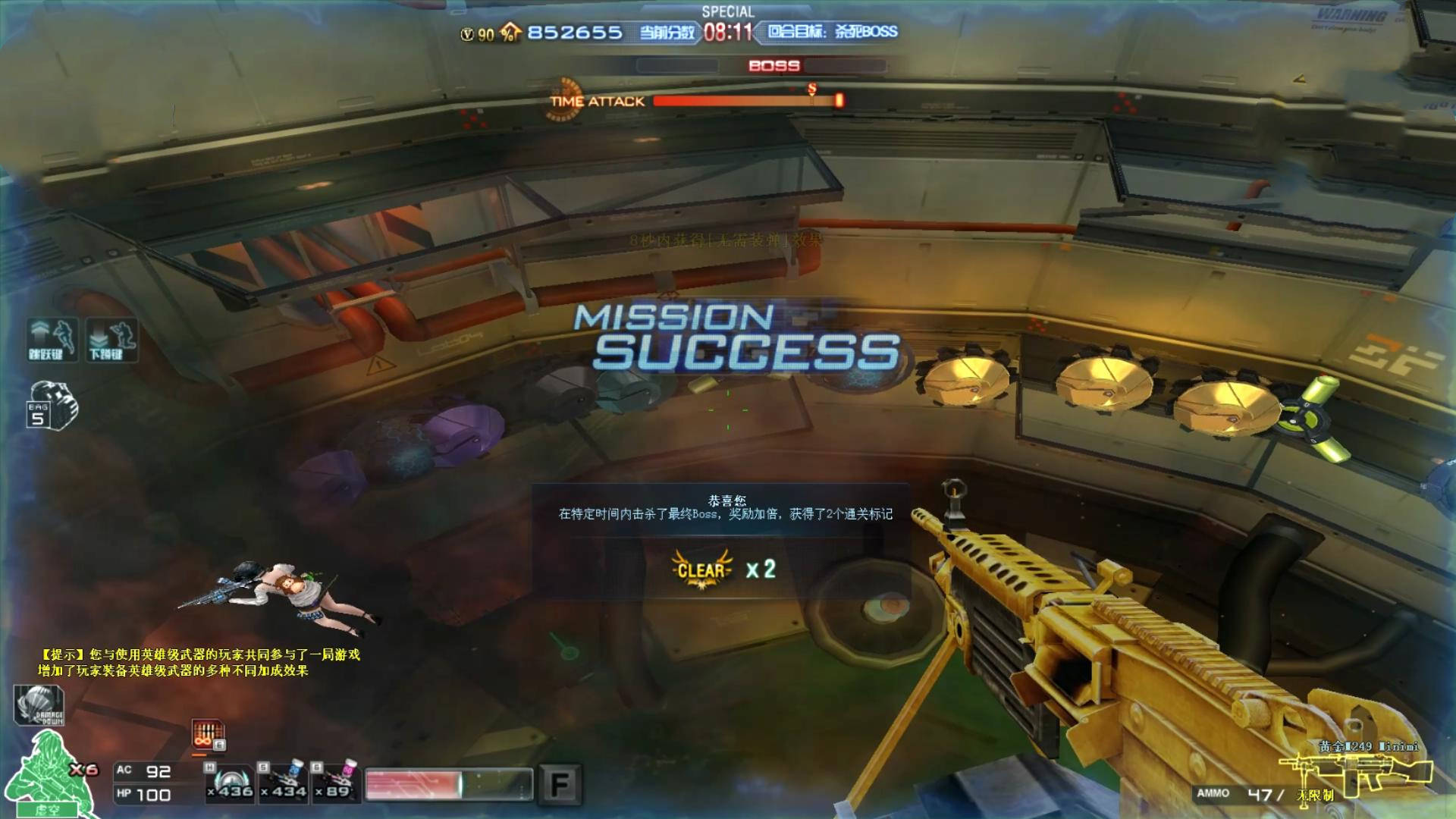Select the parachute Damage Down buff icon
The height and width of the screenshot is (819, 1456).
point(39,705)
